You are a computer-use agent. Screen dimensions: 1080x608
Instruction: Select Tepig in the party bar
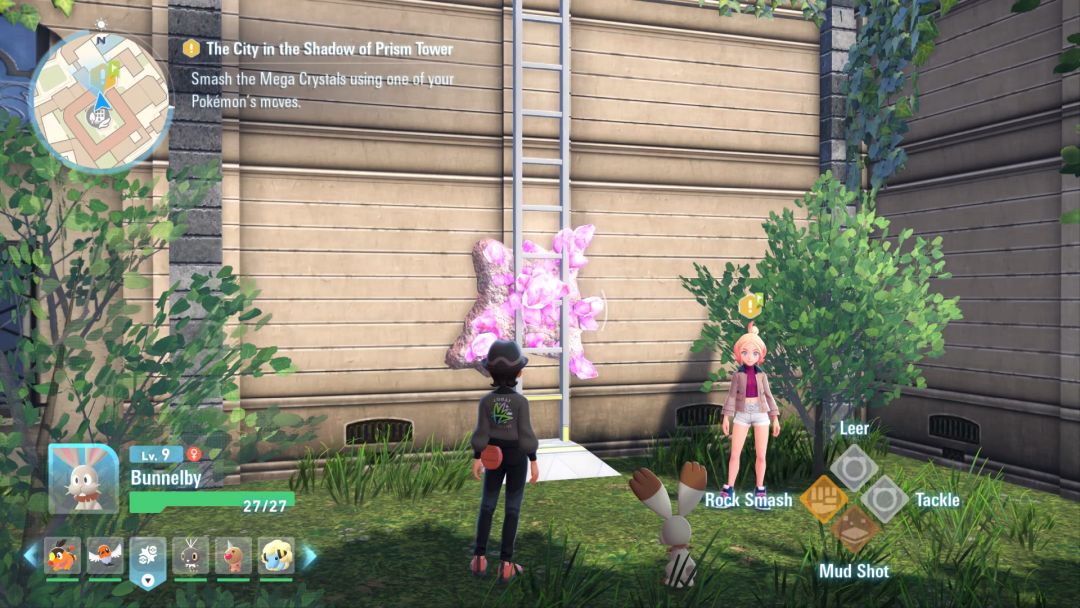click(x=63, y=556)
